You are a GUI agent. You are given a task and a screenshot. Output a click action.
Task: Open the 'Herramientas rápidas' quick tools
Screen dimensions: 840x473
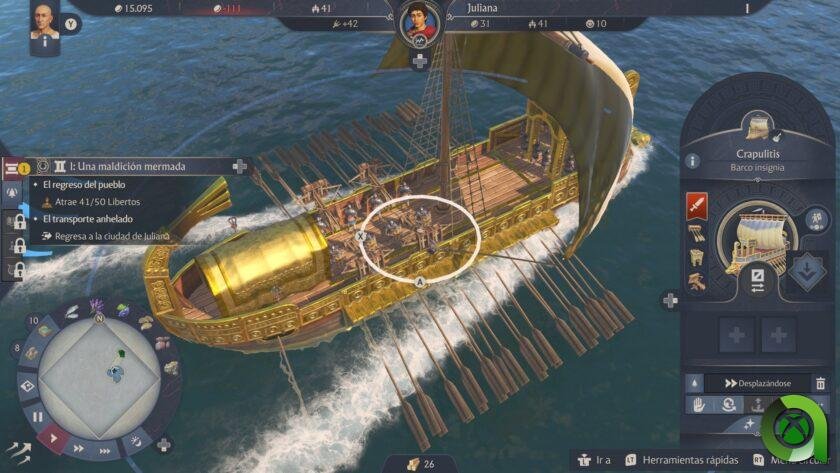677,460
